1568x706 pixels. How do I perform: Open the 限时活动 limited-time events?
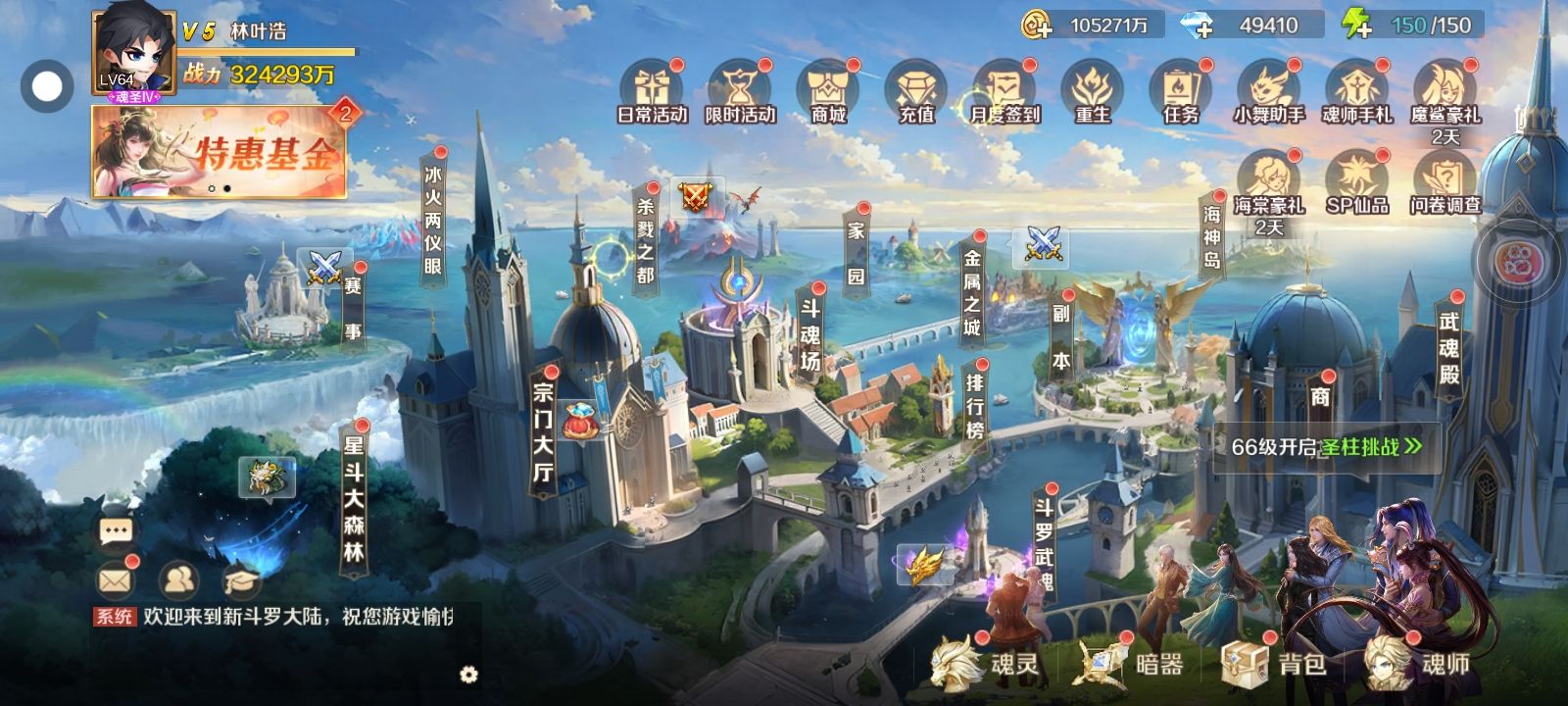point(740,92)
